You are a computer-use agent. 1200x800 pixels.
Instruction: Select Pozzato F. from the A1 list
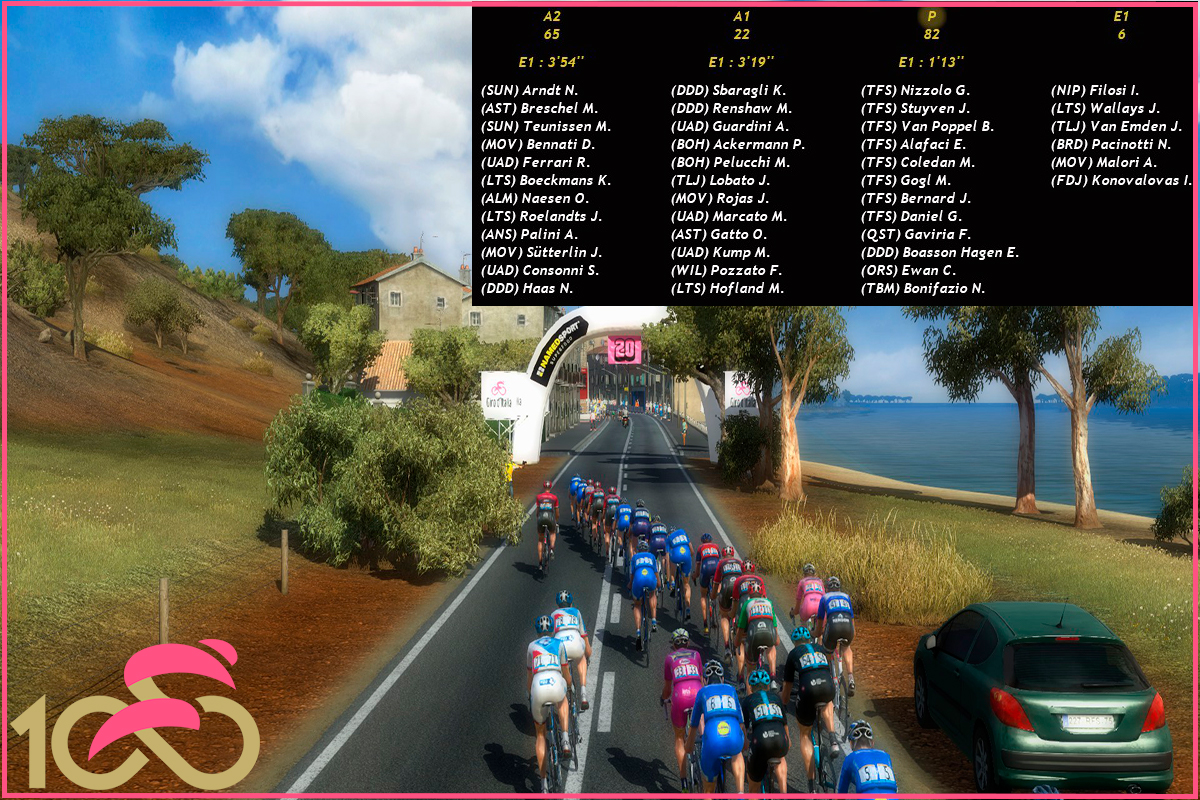click(x=726, y=271)
